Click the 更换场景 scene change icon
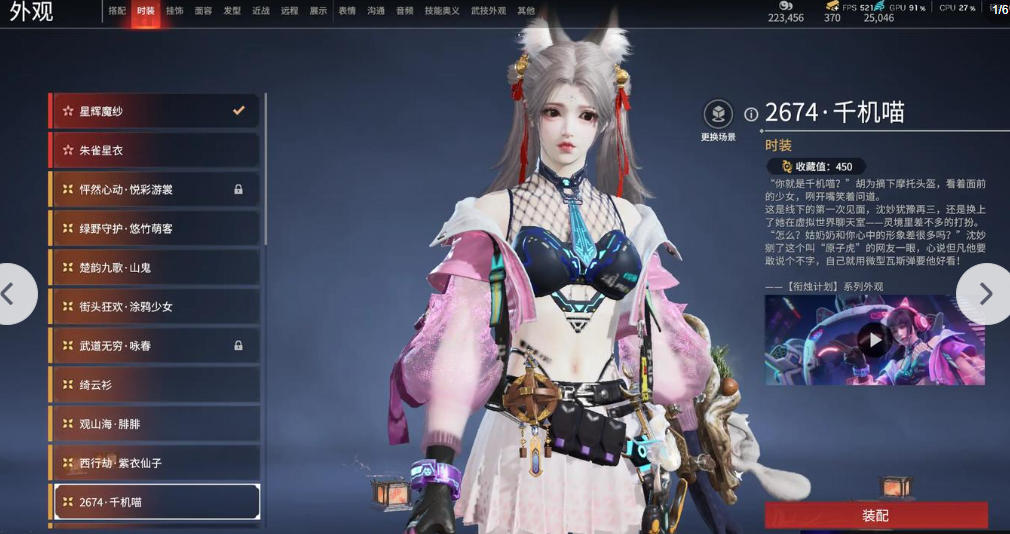 point(718,115)
